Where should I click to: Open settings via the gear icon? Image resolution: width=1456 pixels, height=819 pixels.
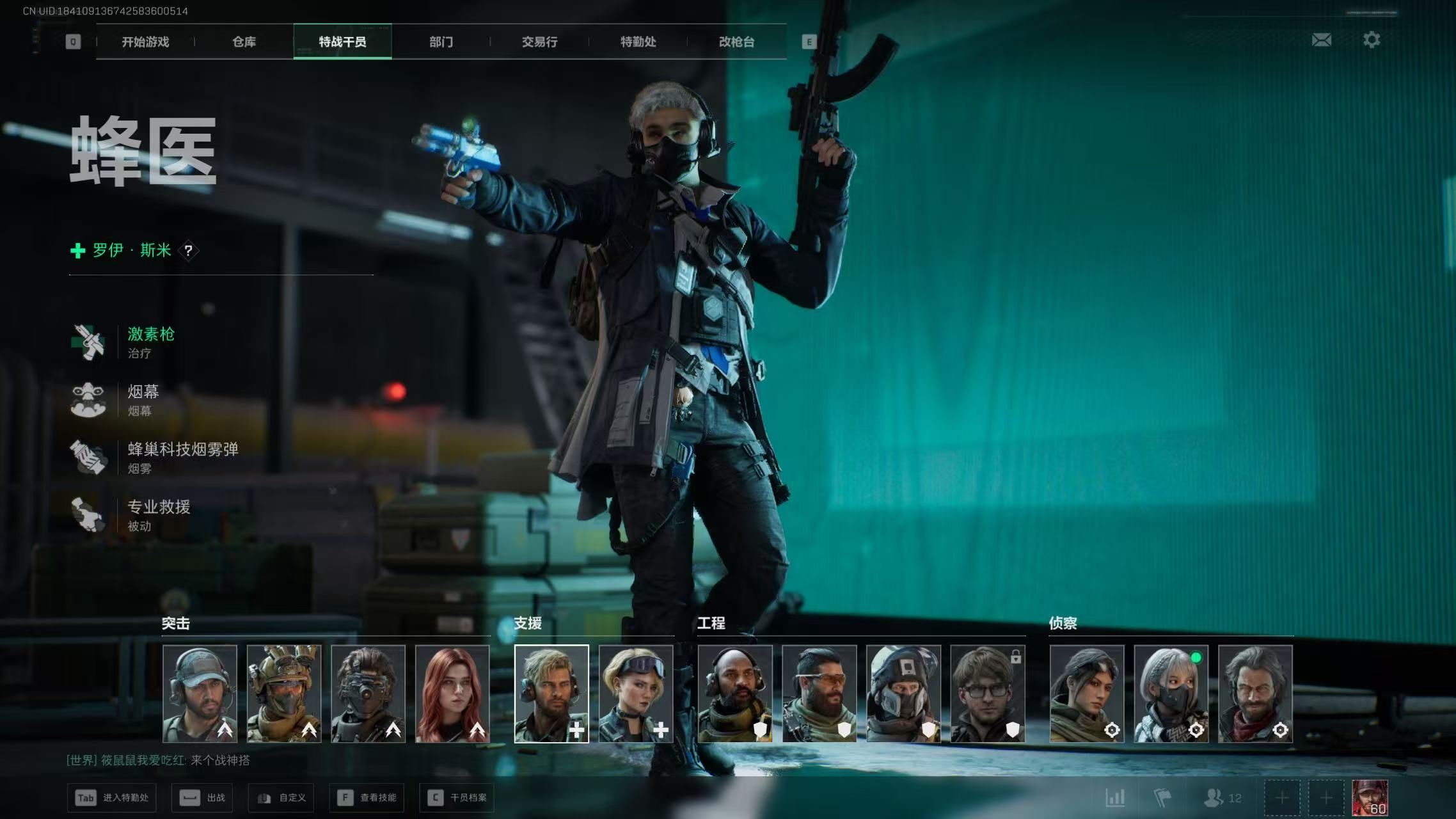point(1371,40)
